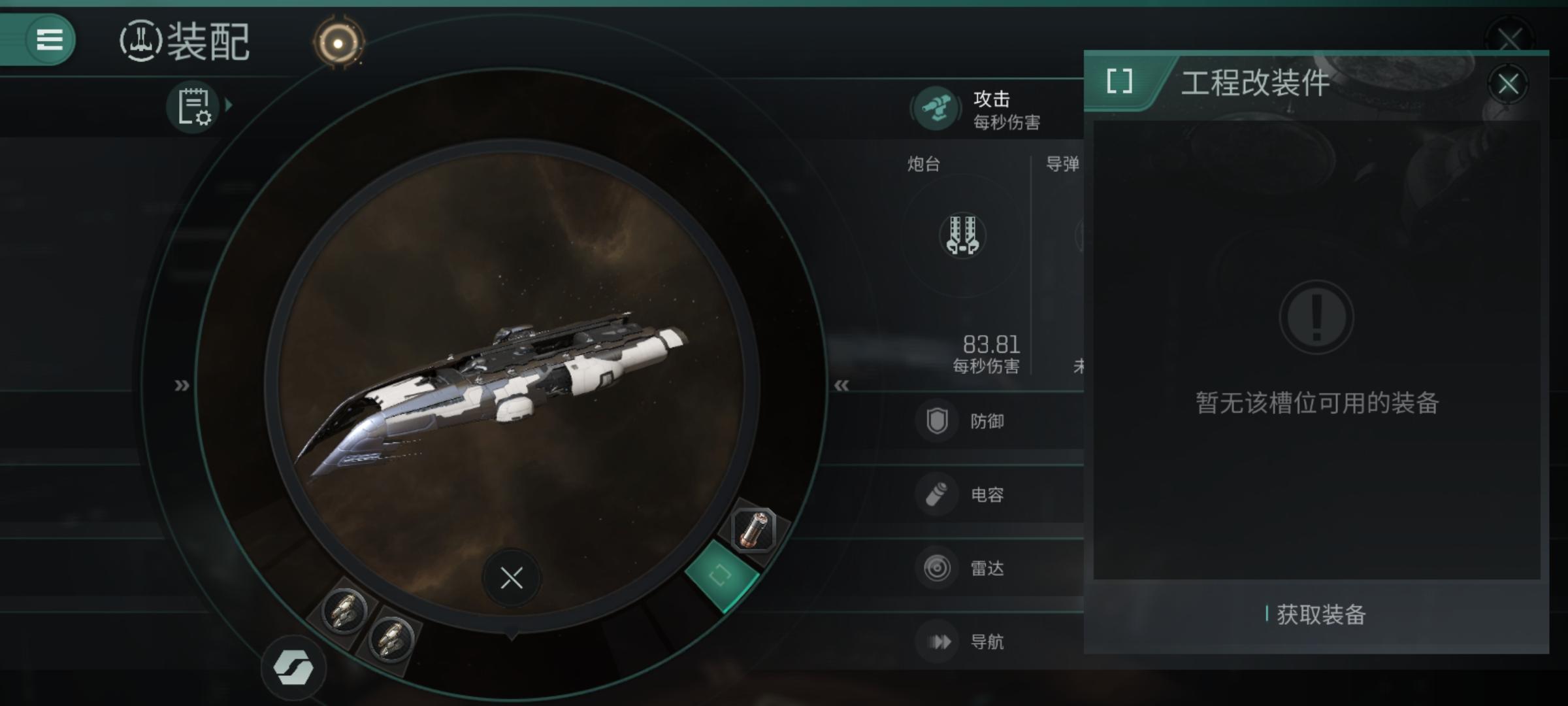
Task: Expand the left panel with double-right arrows
Action: pos(182,386)
